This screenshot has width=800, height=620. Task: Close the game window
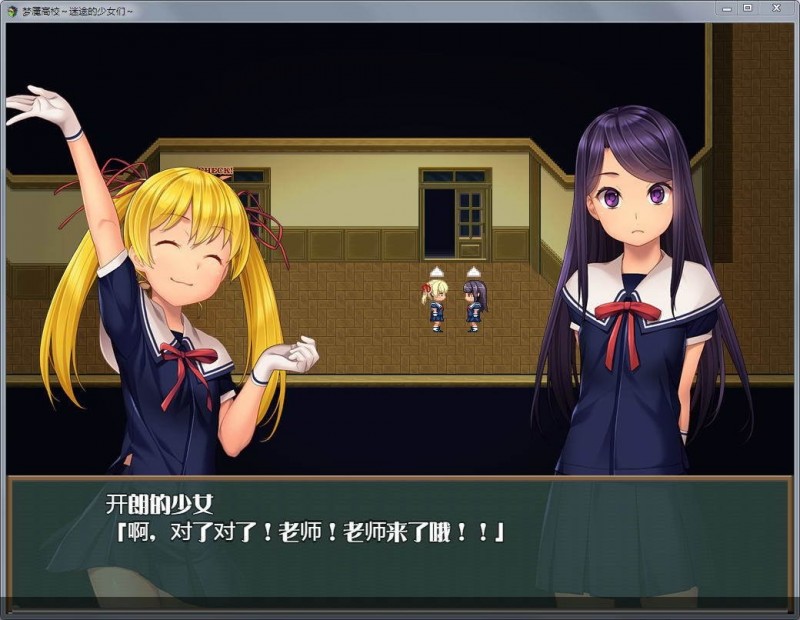point(776,9)
